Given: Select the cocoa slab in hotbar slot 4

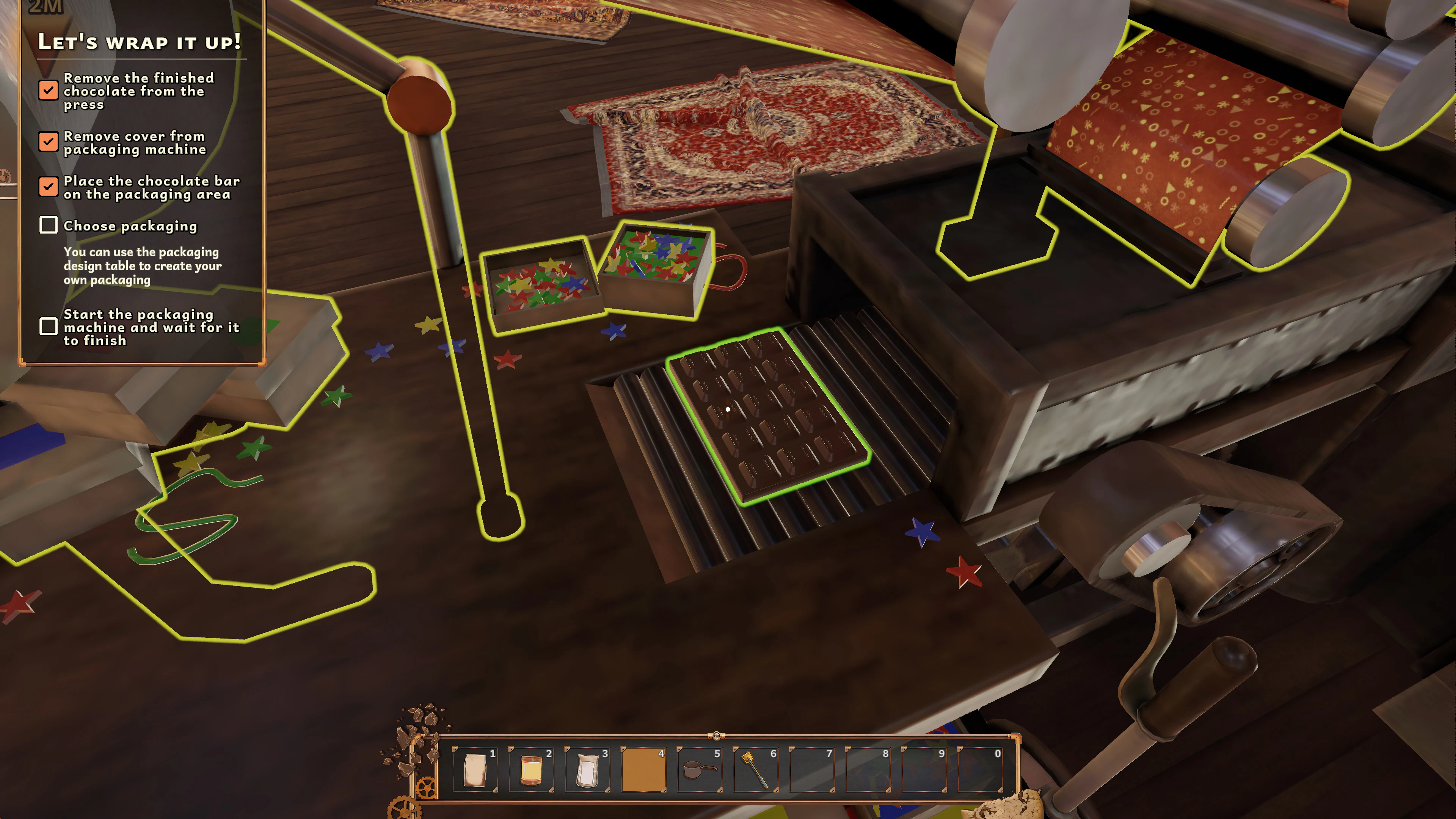Looking at the screenshot, I should tap(644, 770).
